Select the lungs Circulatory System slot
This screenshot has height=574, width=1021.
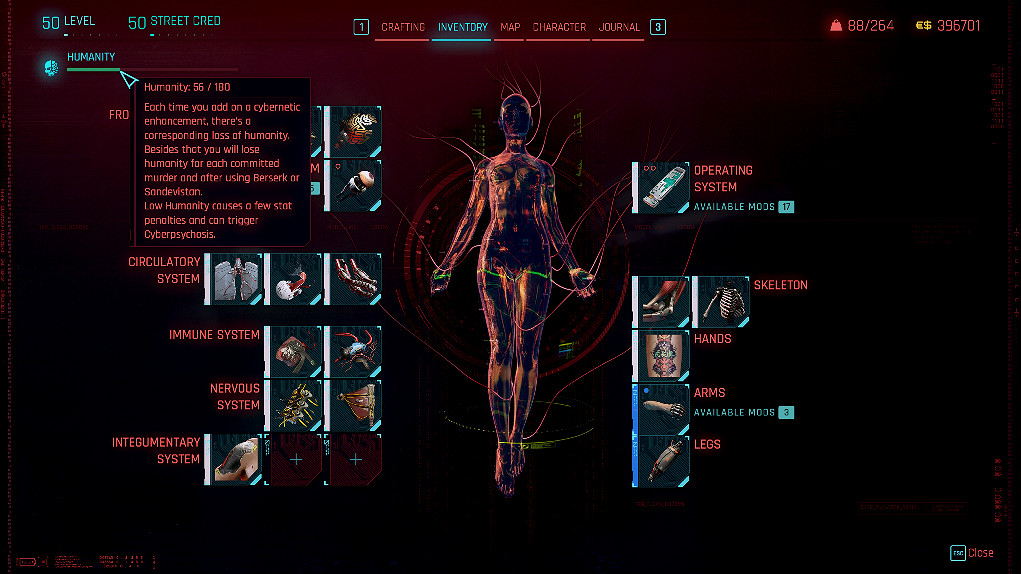(x=235, y=278)
